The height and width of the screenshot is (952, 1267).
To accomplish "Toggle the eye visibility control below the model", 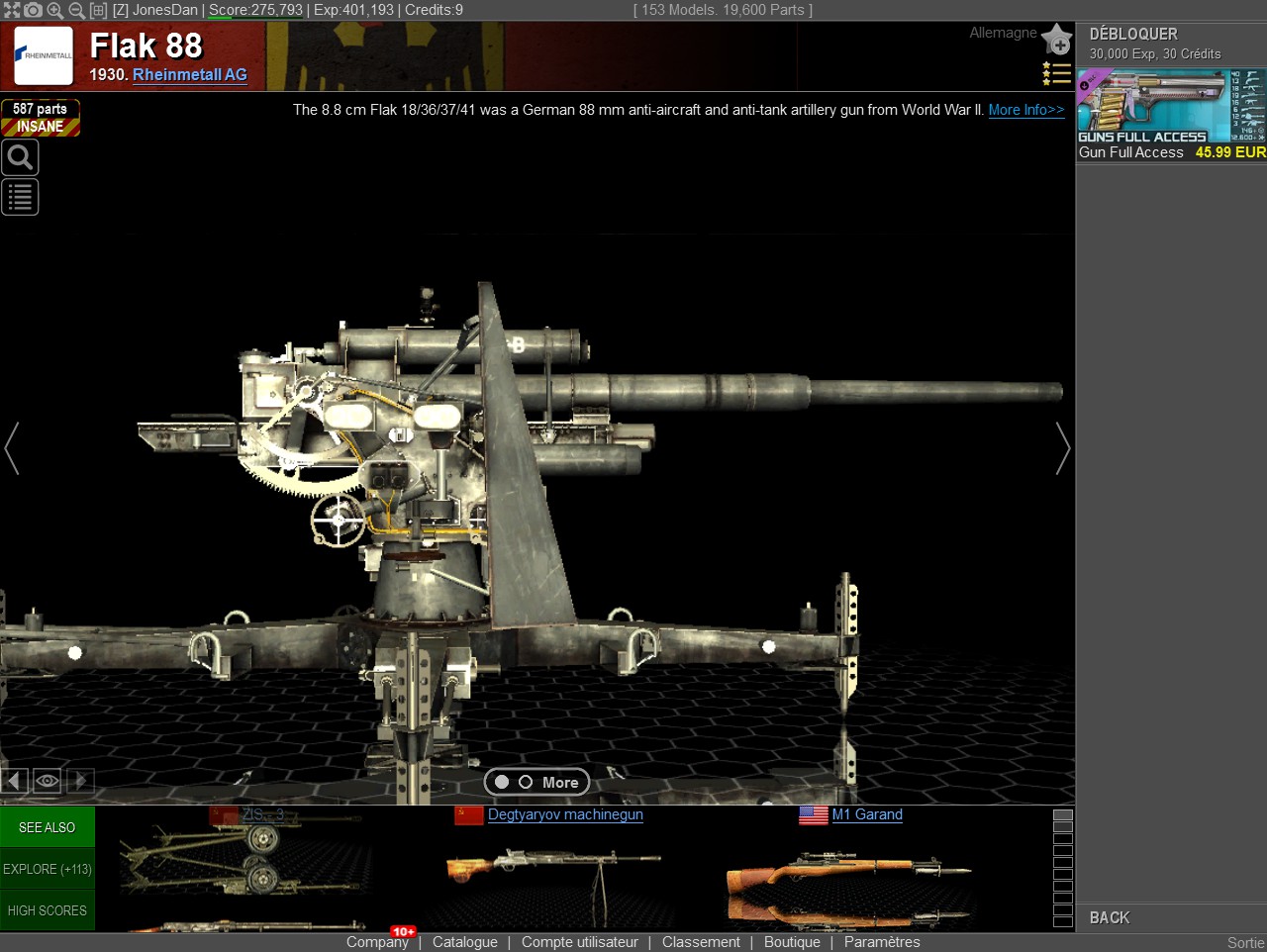I will (47, 781).
